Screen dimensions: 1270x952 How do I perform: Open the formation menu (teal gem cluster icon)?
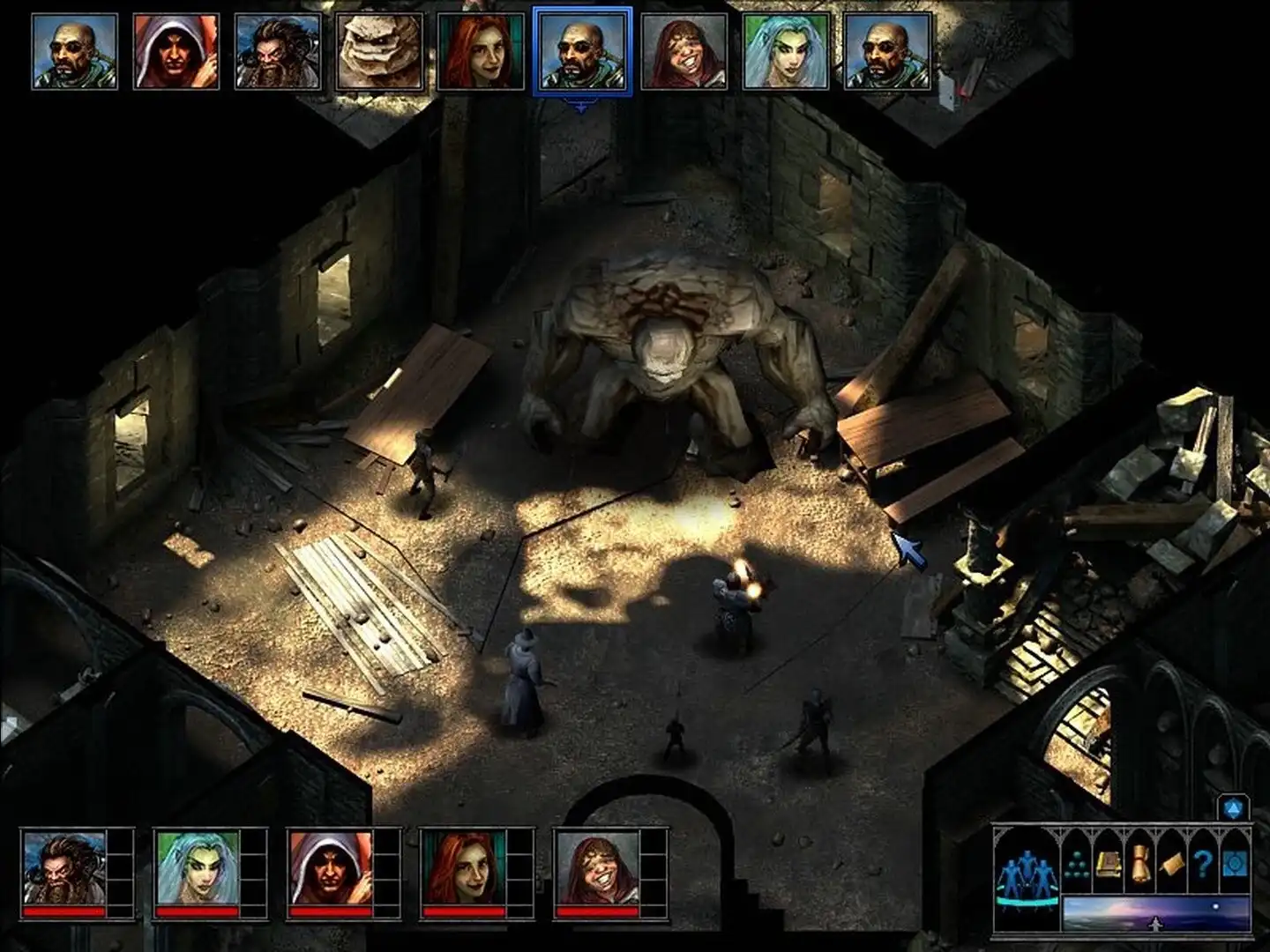[1077, 864]
